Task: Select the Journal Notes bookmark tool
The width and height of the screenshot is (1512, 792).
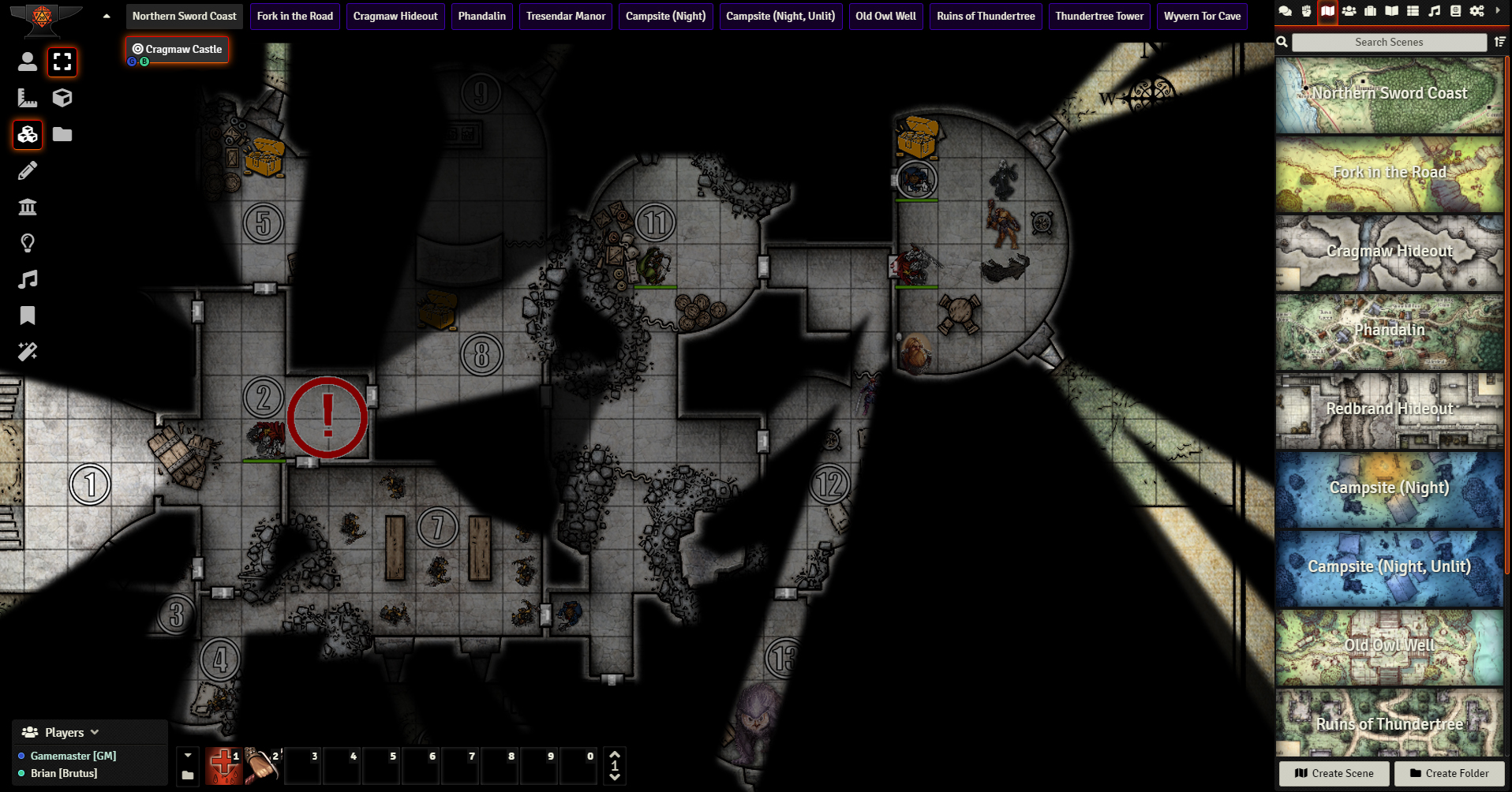Action: click(x=28, y=316)
